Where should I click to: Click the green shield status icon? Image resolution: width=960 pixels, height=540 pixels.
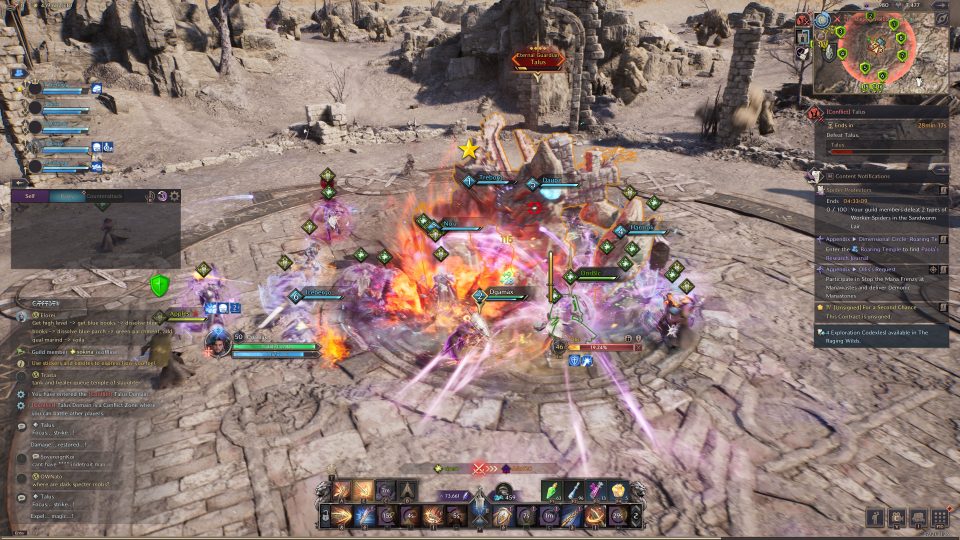(158, 286)
